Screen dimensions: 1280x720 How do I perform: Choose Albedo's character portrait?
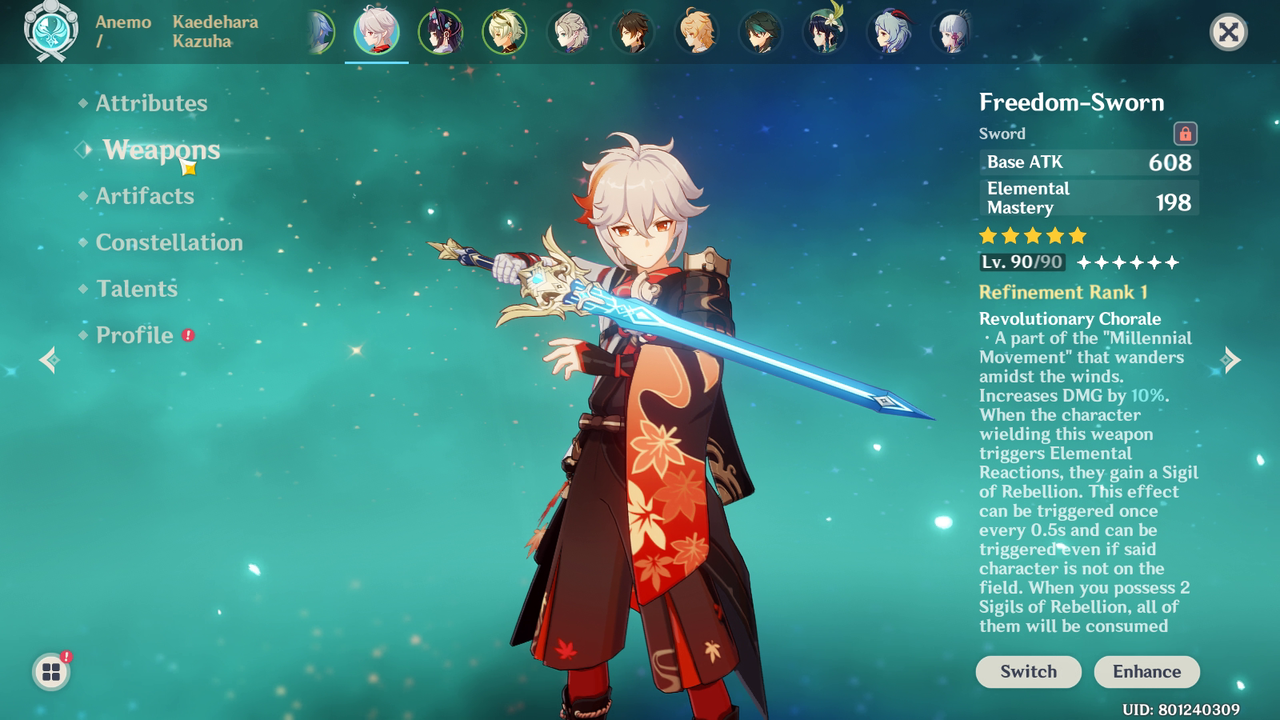pos(568,32)
